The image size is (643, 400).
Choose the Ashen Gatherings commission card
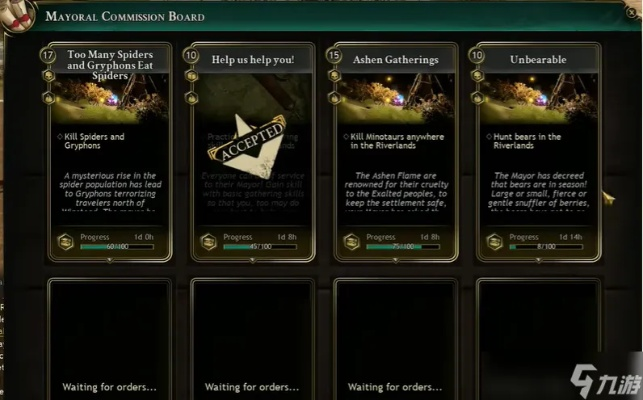tap(395, 152)
